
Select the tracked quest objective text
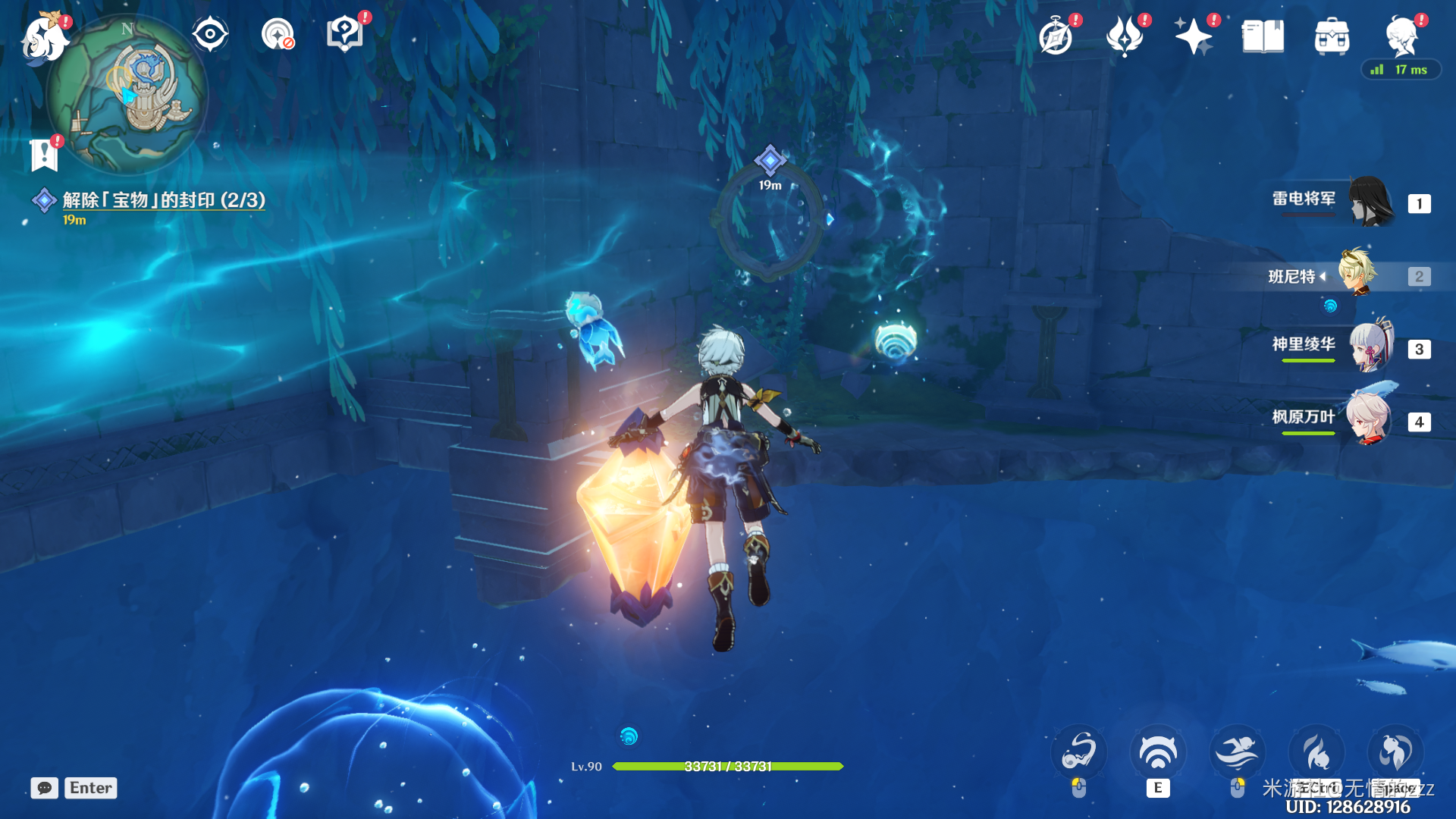(x=164, y=200)
